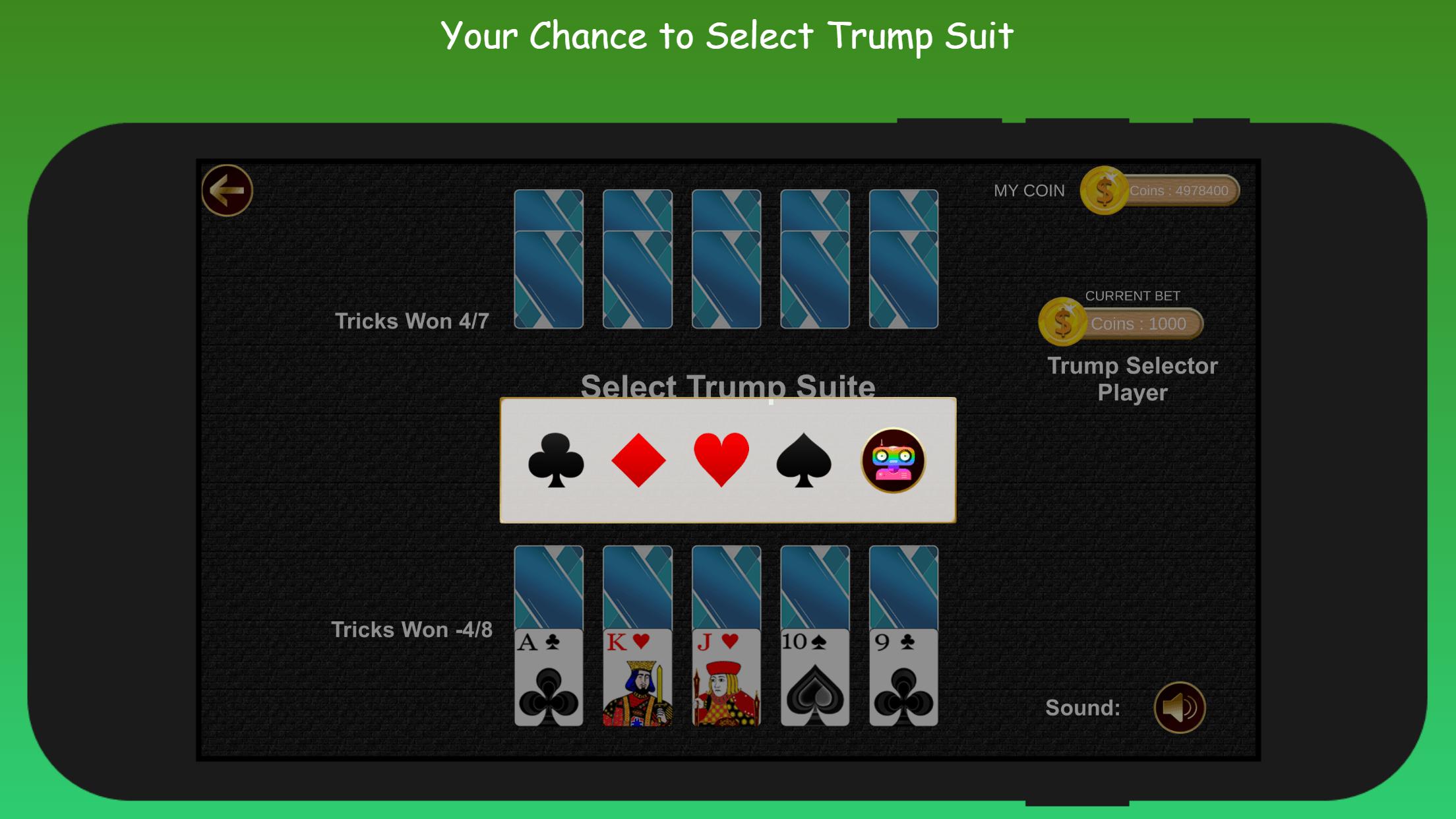This screenshot has height=819, width=1456.
Task: Click the Coins 4978400 balance display
Action: (1180, 191)
